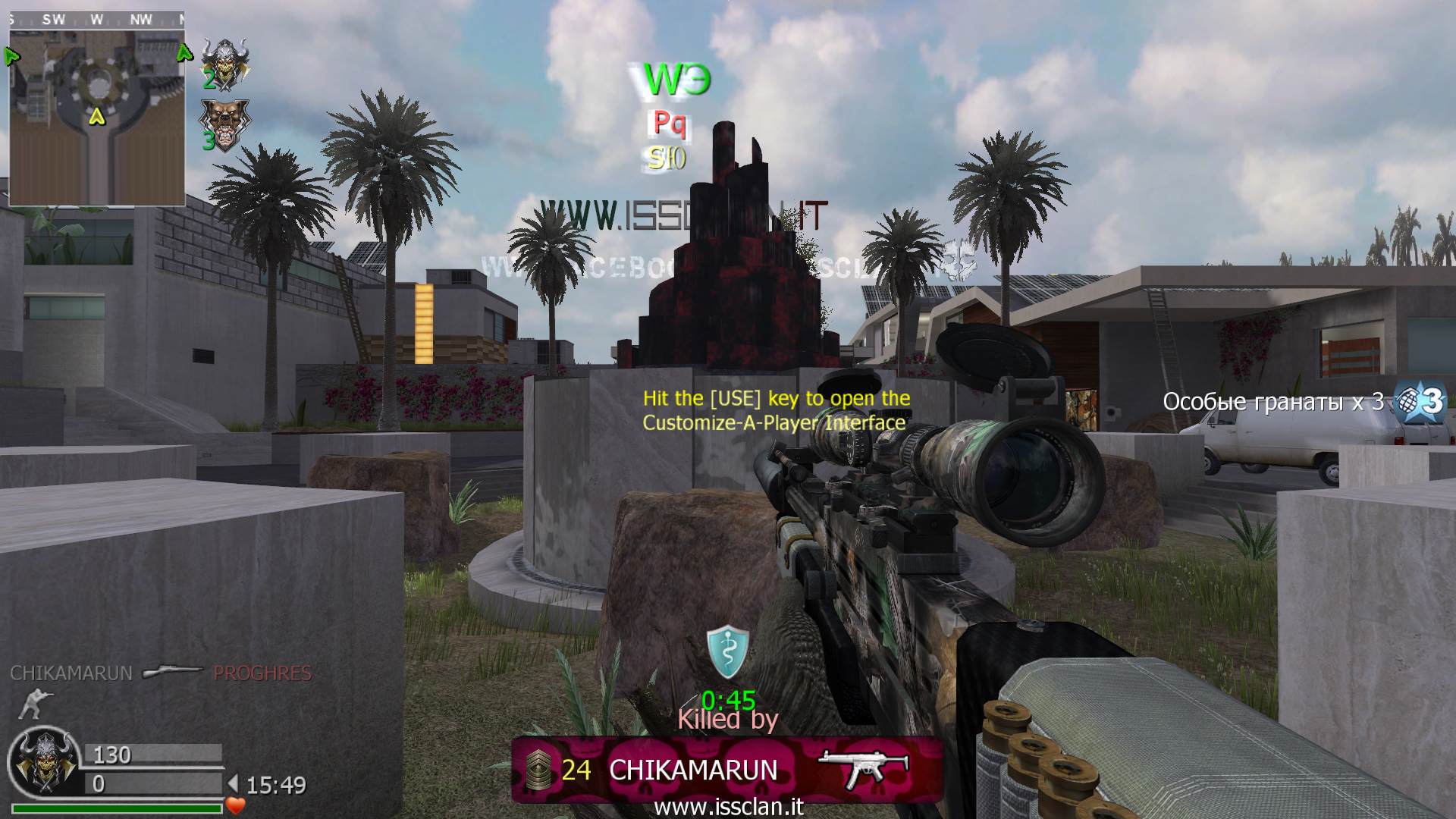Click the sergeant rank insignia icon
This screenshot has height=819, width=1456.
pos(540,770)
